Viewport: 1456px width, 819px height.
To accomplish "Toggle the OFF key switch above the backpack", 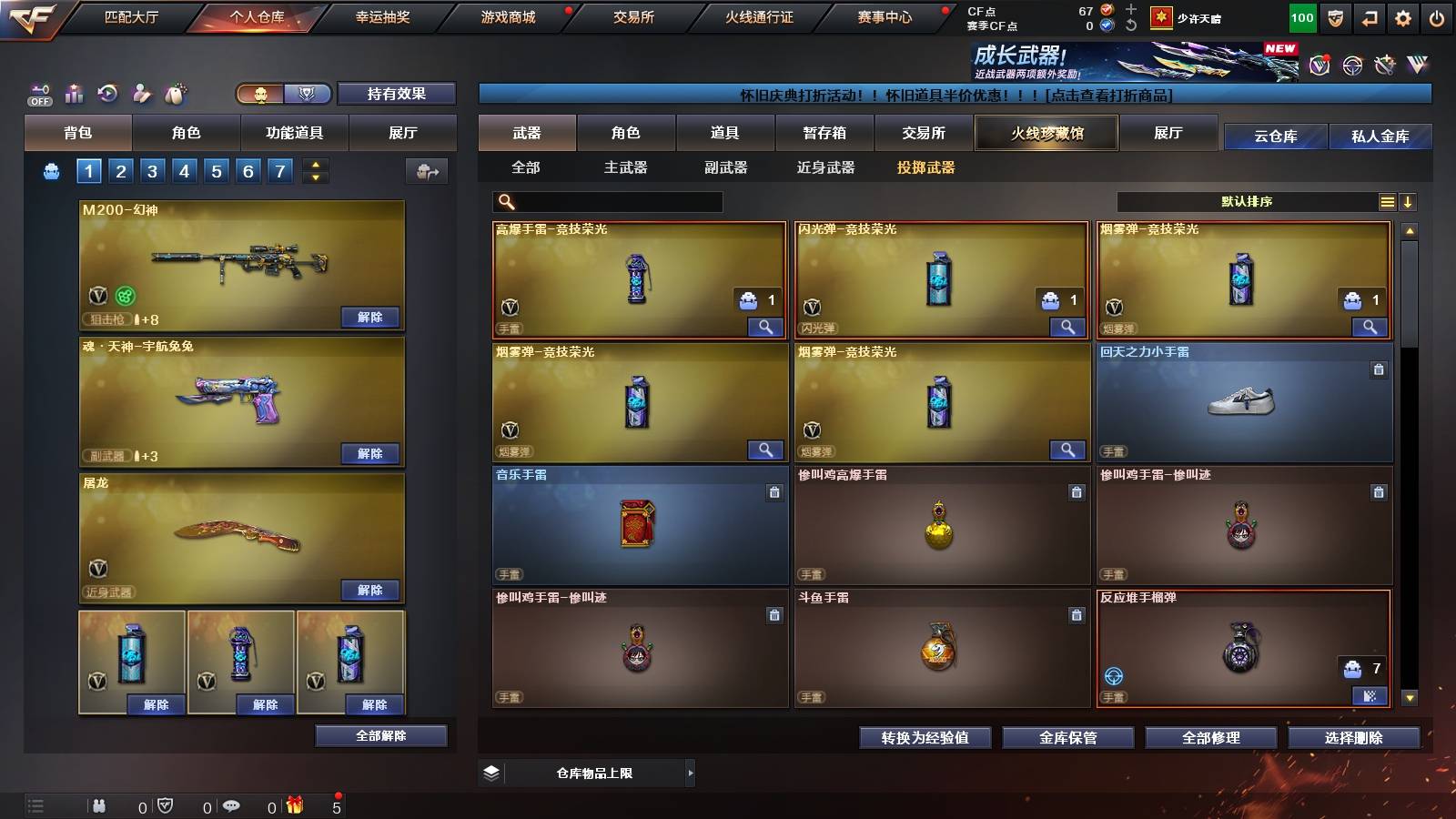I will pos(38,94).
